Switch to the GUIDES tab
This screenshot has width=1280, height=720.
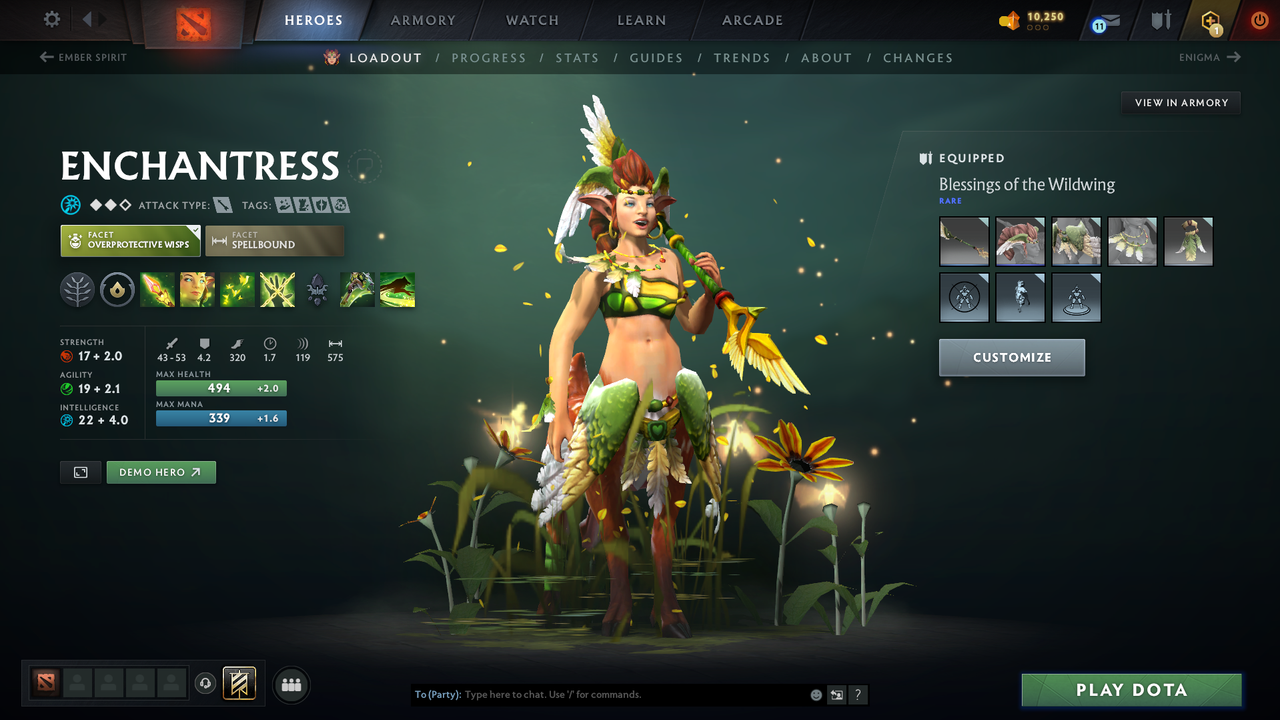pos(656,58)
